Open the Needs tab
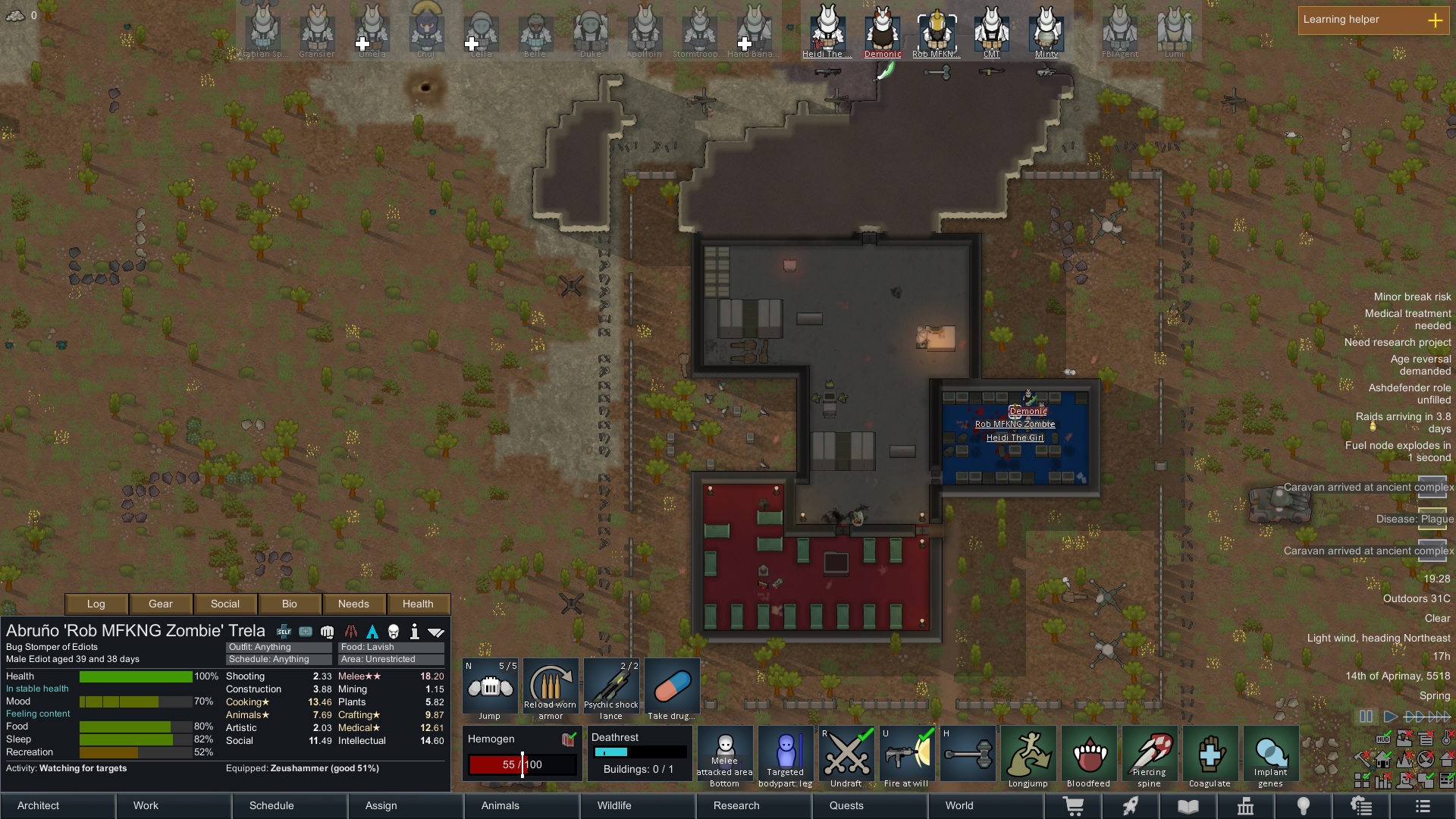Image resolution: width=1456 pixels, height=819 pixels. pos(353,604)
